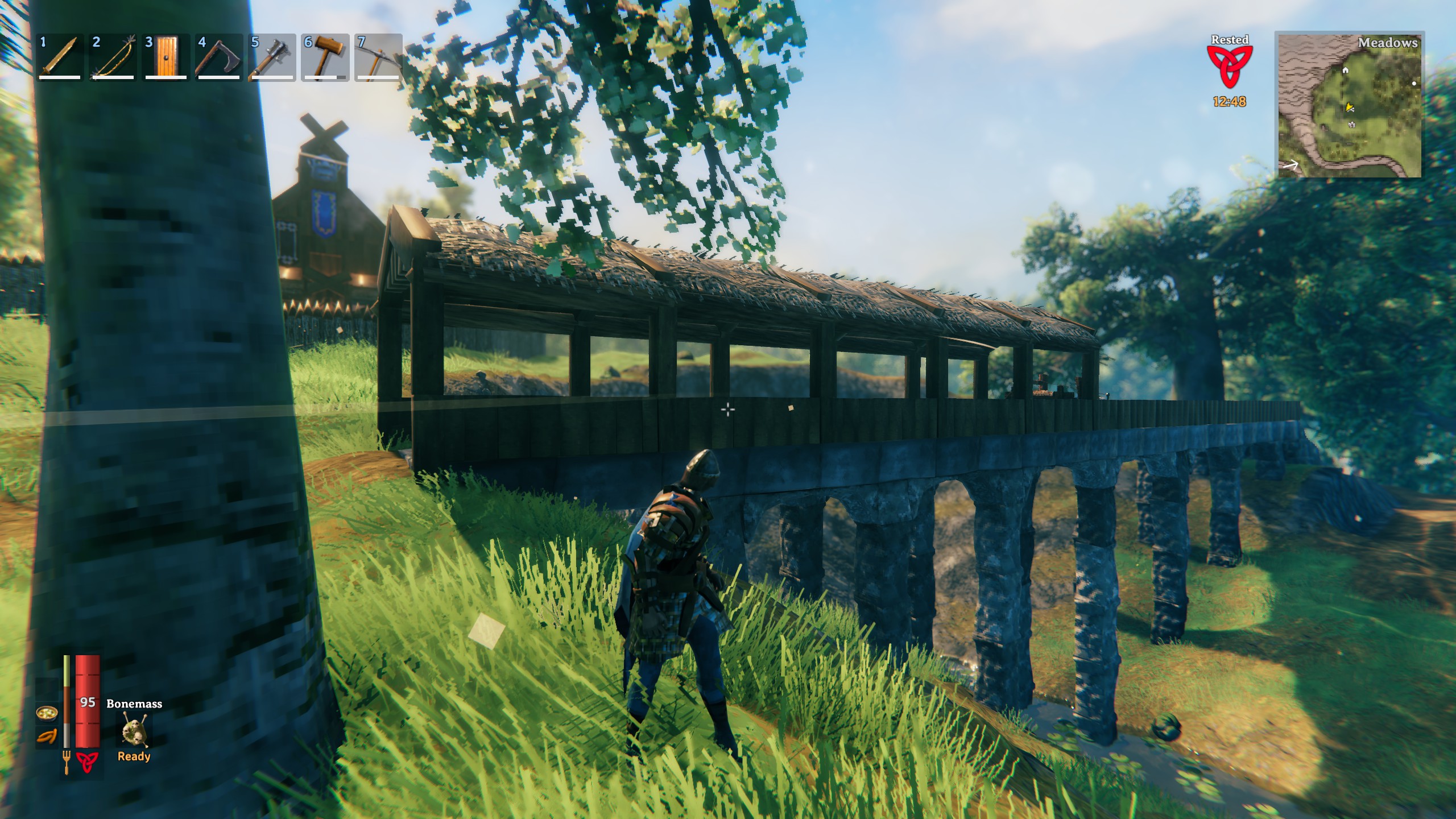
Task: Open the Meadows minimap
Action: tap(1349, 105)
